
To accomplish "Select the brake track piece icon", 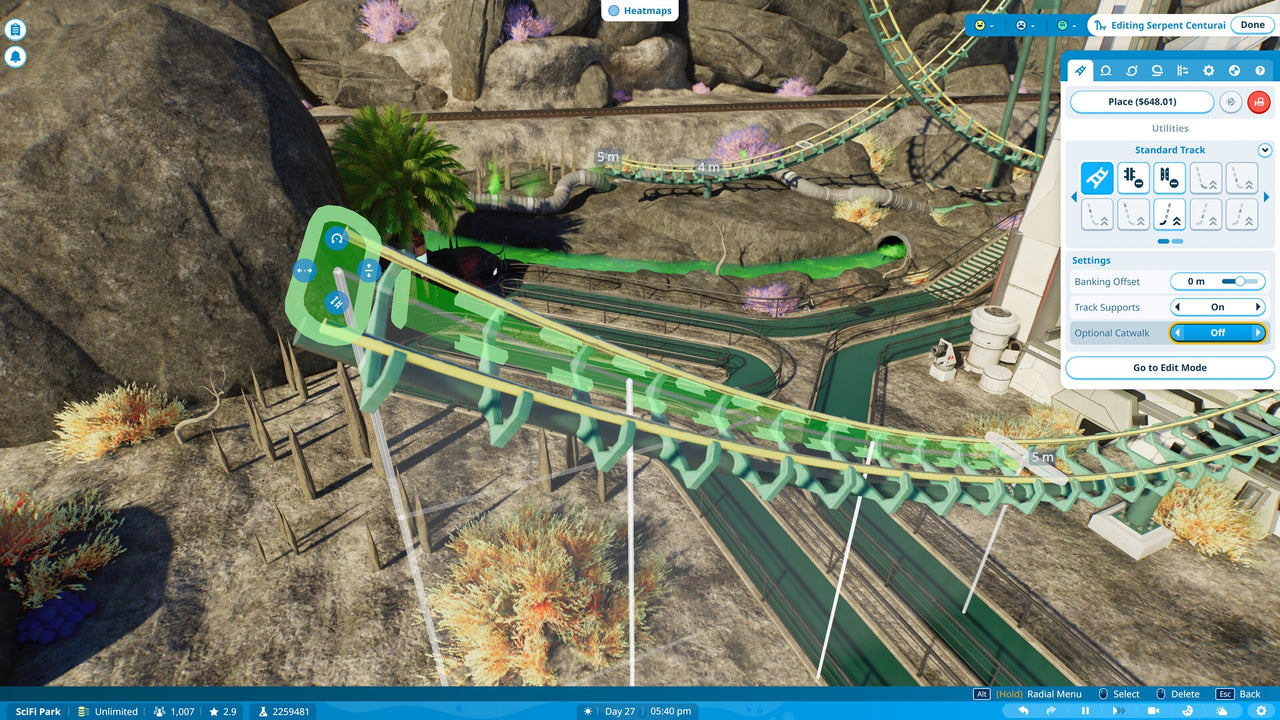I will coord(1133,178).
